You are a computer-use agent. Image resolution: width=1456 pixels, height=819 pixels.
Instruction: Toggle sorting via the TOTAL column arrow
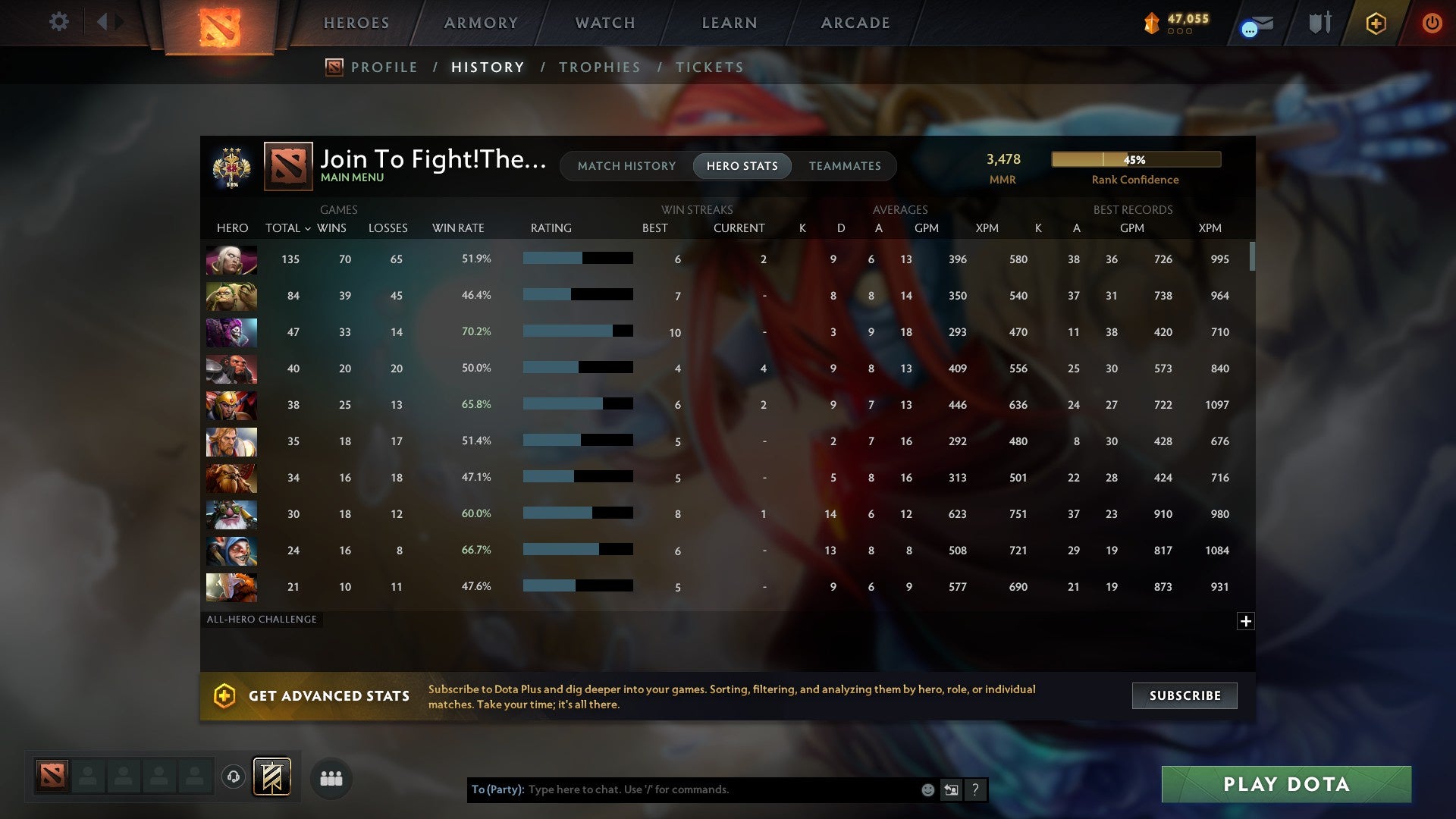click(307, 227)
